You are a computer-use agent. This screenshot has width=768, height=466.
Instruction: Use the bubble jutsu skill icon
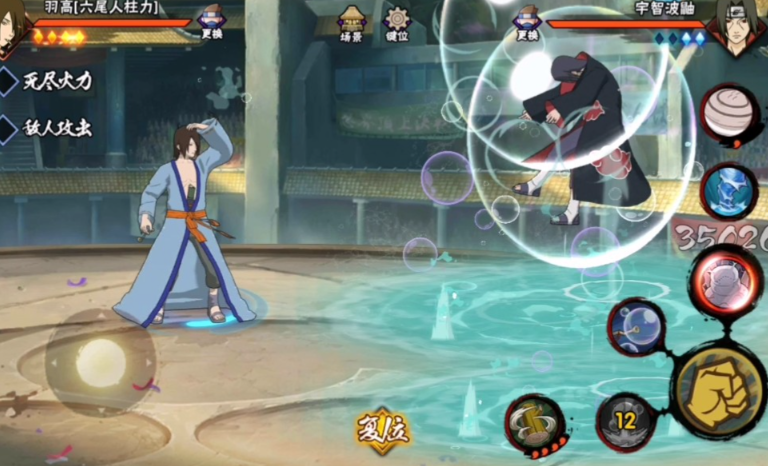pos(637,326)
